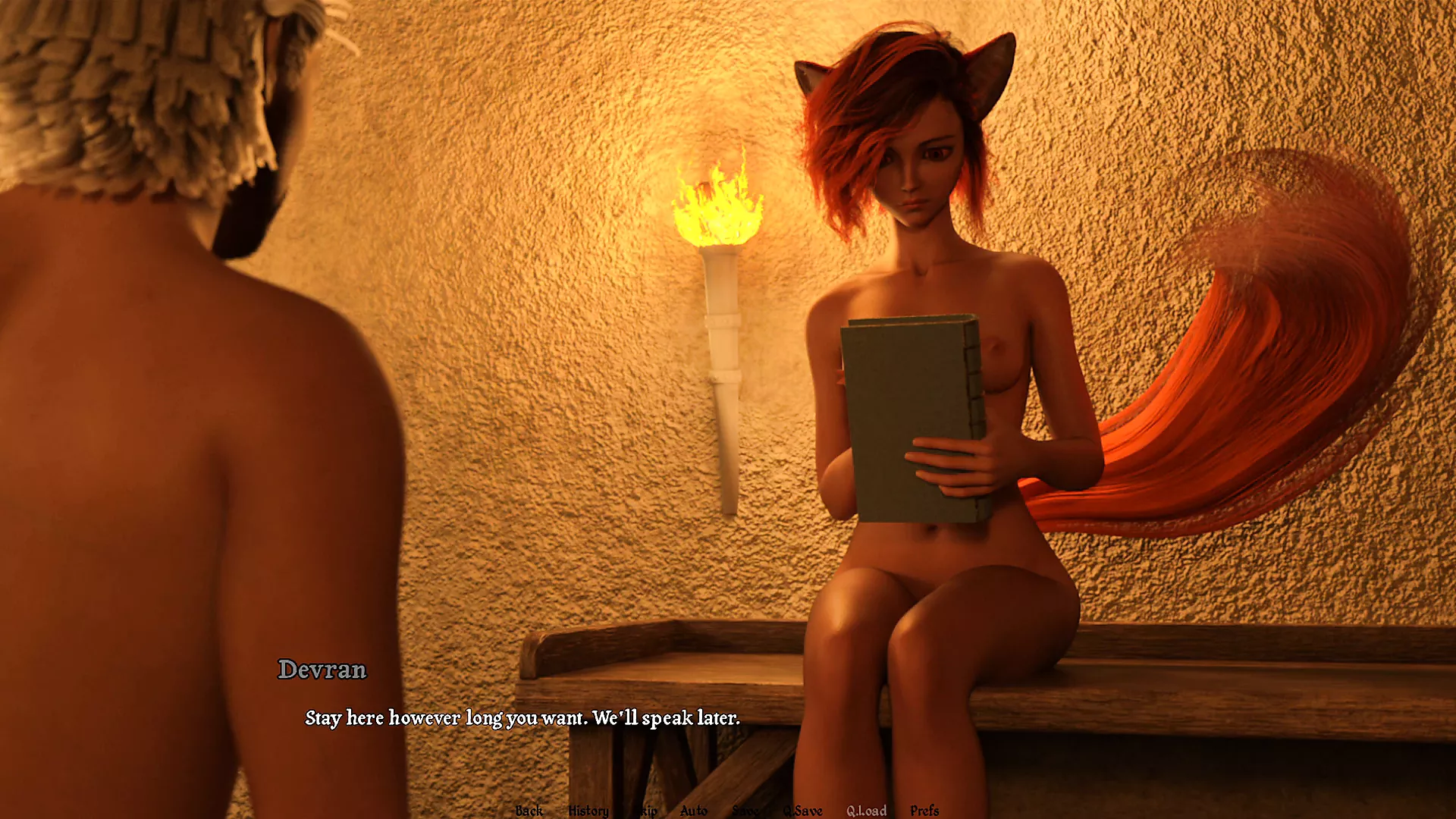Activate Skip in the quick menu
The height and width of the screenshot is (819, 1456).
click(x=646, y=810)
